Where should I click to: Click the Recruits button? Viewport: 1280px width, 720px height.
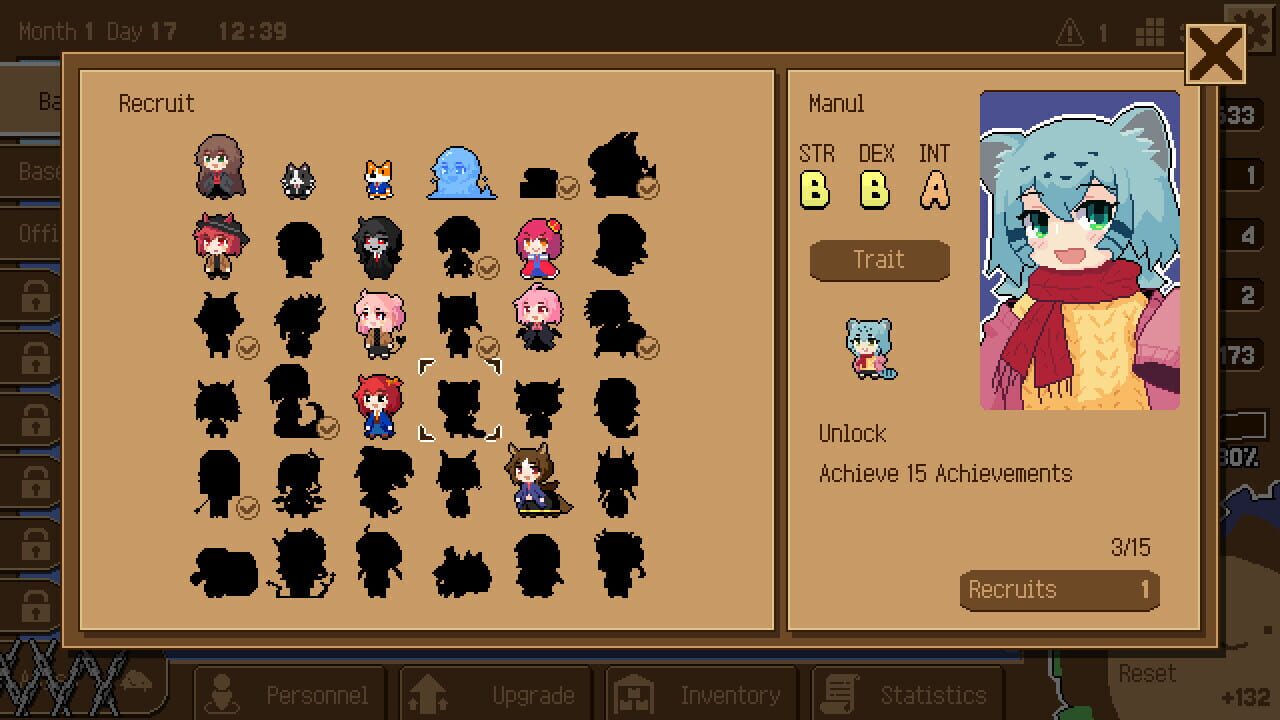(1059, 589)
